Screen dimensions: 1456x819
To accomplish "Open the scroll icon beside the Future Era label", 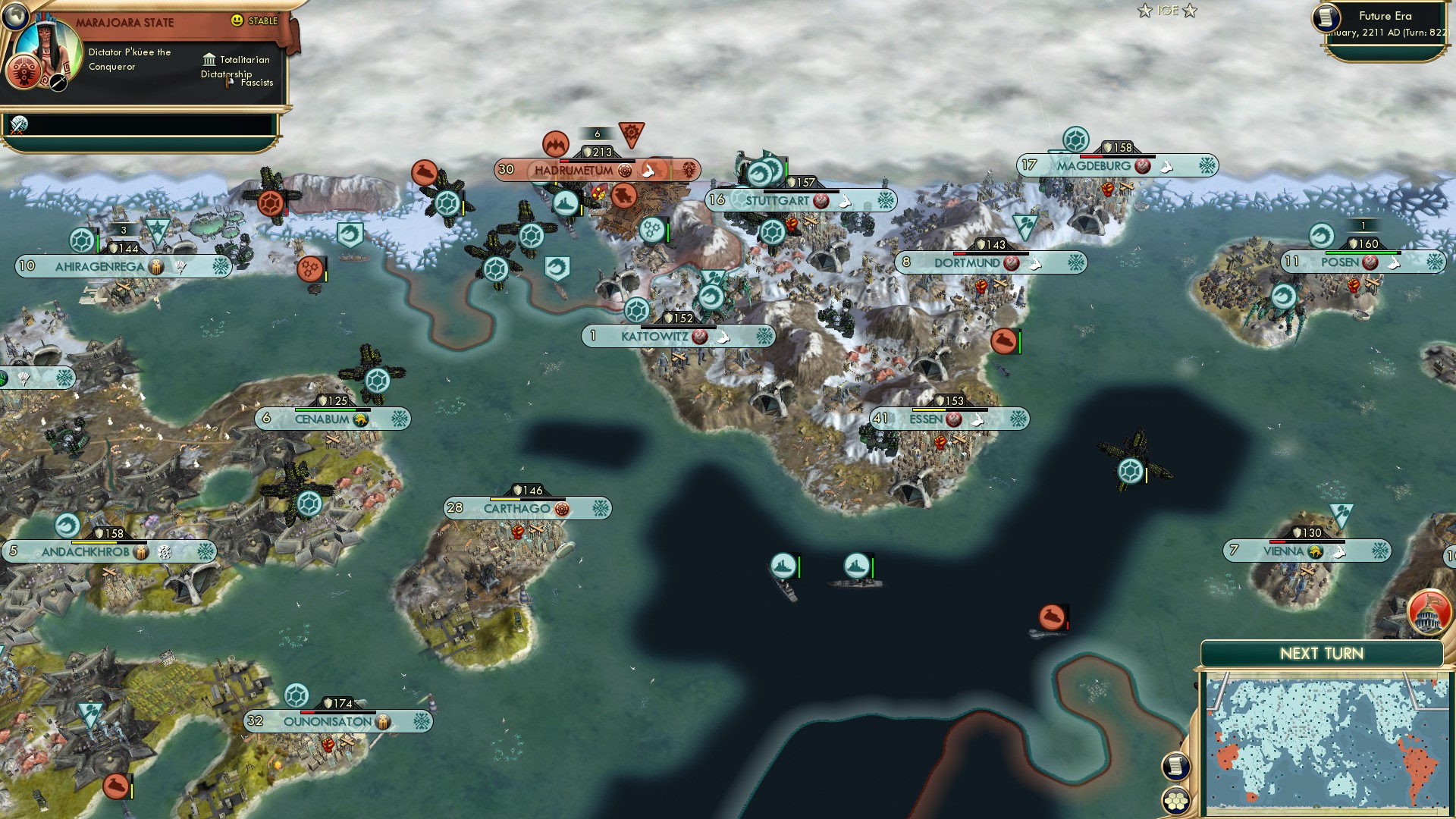I will coord(1326,17).
